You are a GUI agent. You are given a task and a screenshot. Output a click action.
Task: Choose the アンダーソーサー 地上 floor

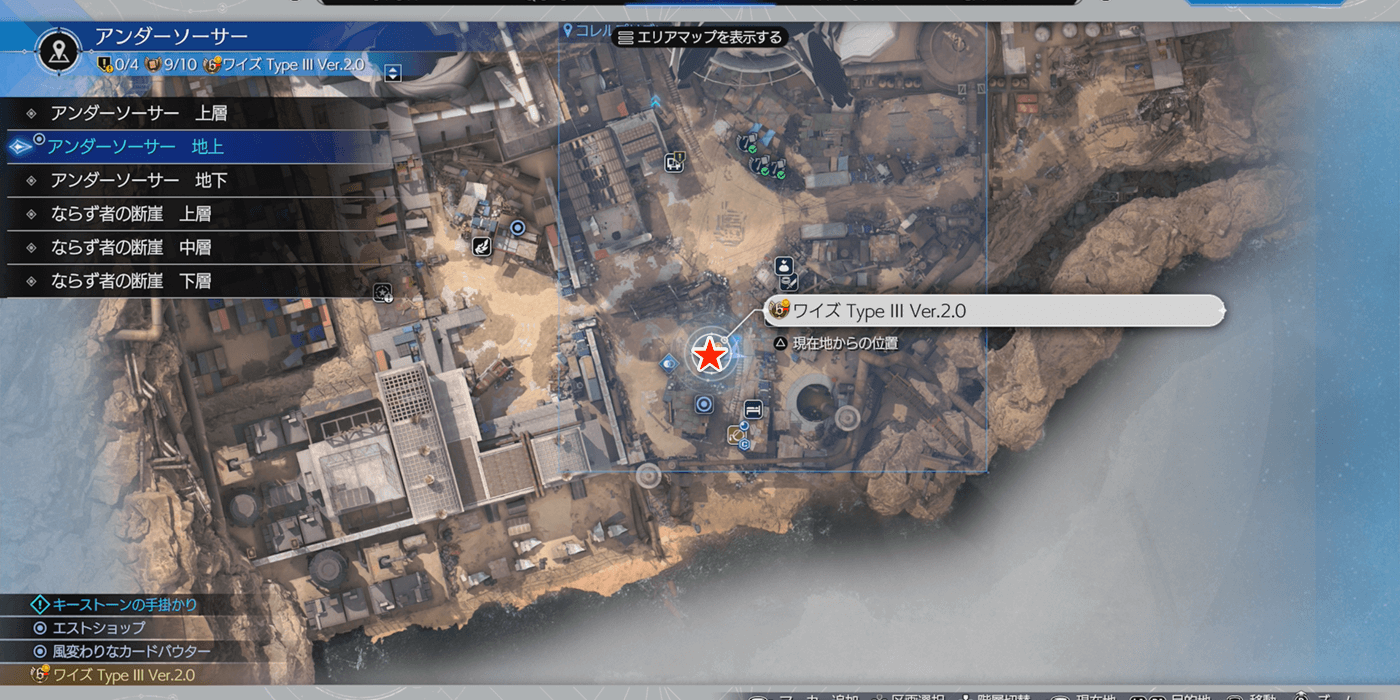136,147
